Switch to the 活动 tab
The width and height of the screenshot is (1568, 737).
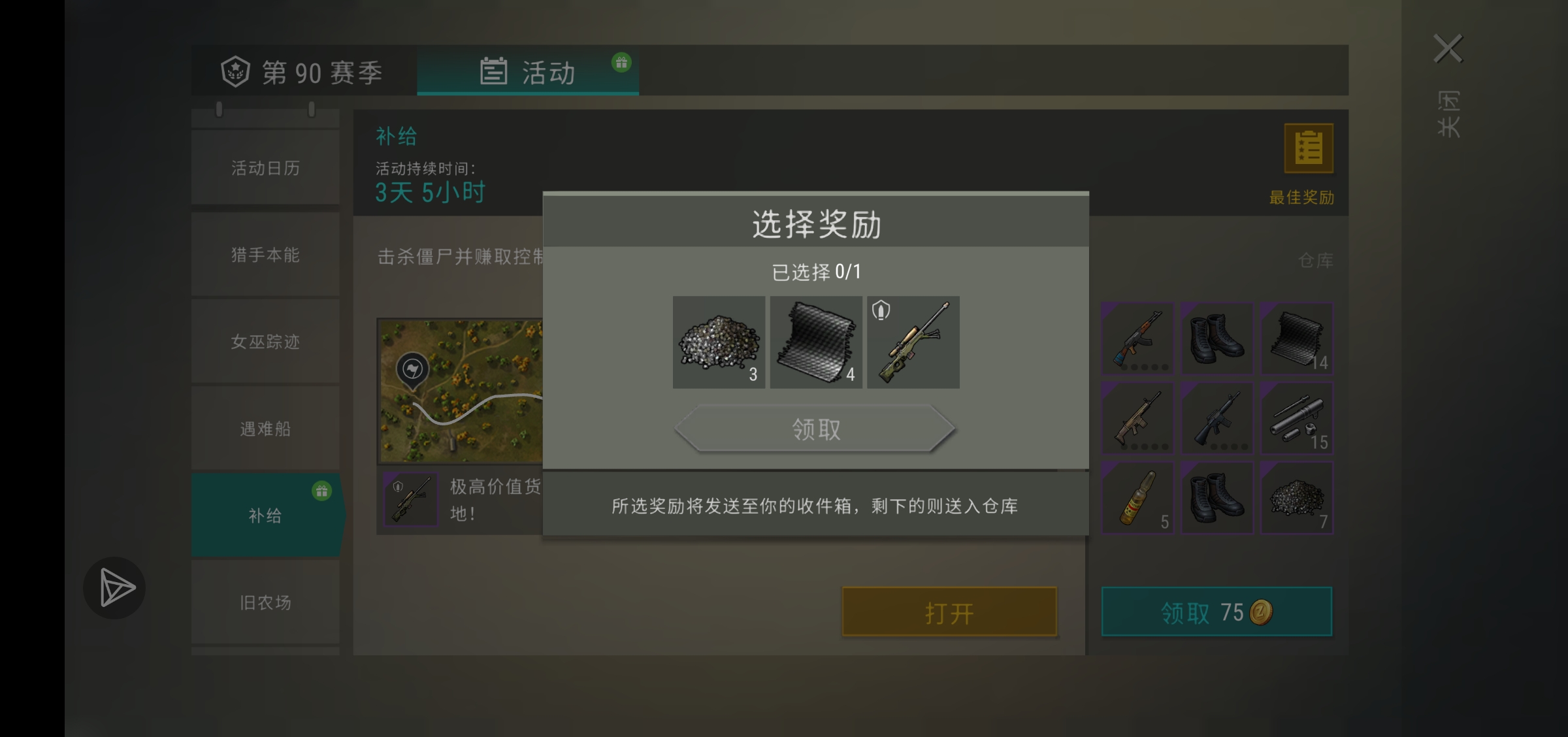pos(547,73)
